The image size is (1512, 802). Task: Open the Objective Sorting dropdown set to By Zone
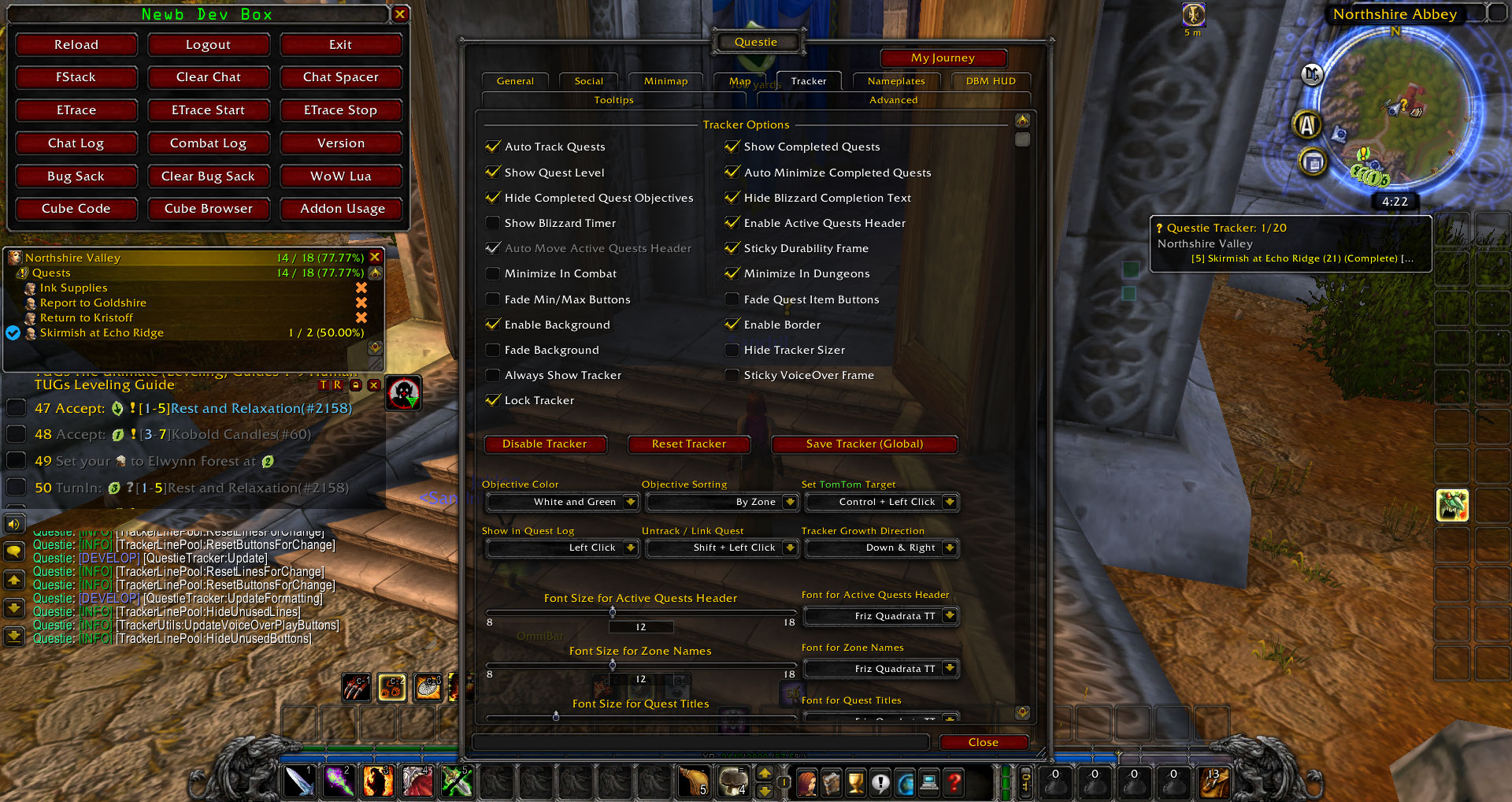(721, 502)
